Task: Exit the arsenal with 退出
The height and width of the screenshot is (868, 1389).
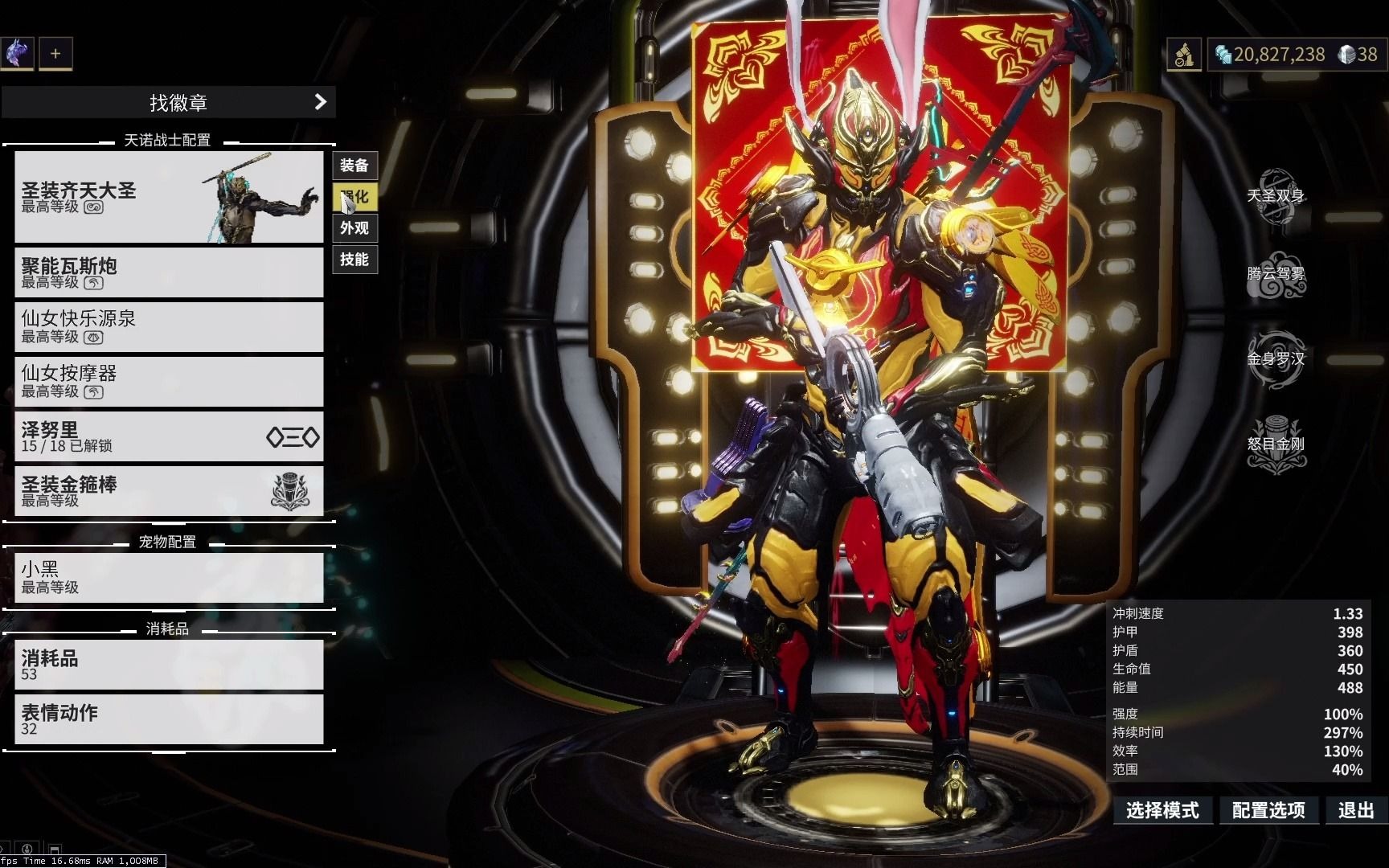Action: [x=1356, y=810]
